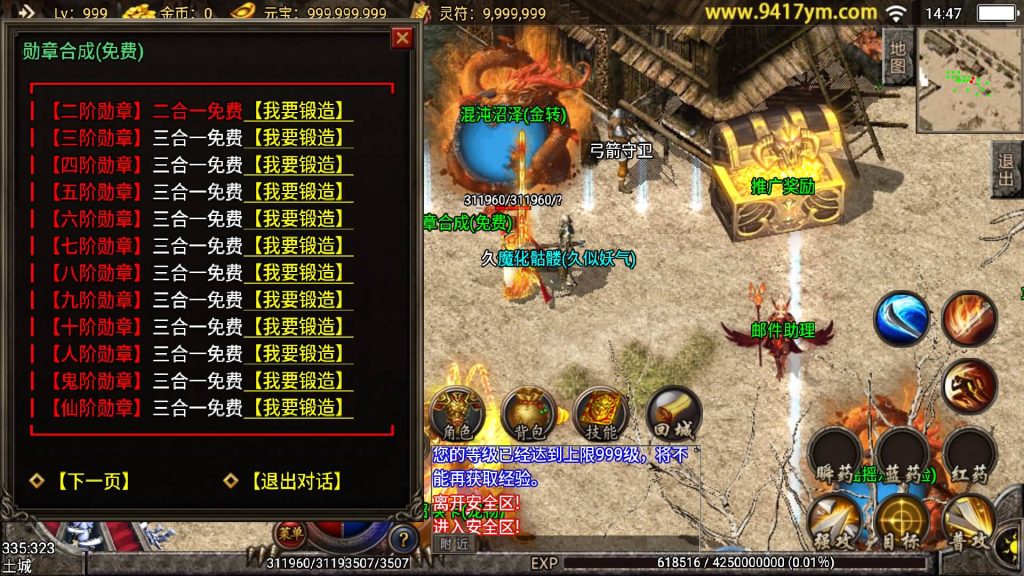This screenshot has width=1024, height=576.
Task: Forge the 仙阶勋章 medal
Action: click(x=298, y=408)
